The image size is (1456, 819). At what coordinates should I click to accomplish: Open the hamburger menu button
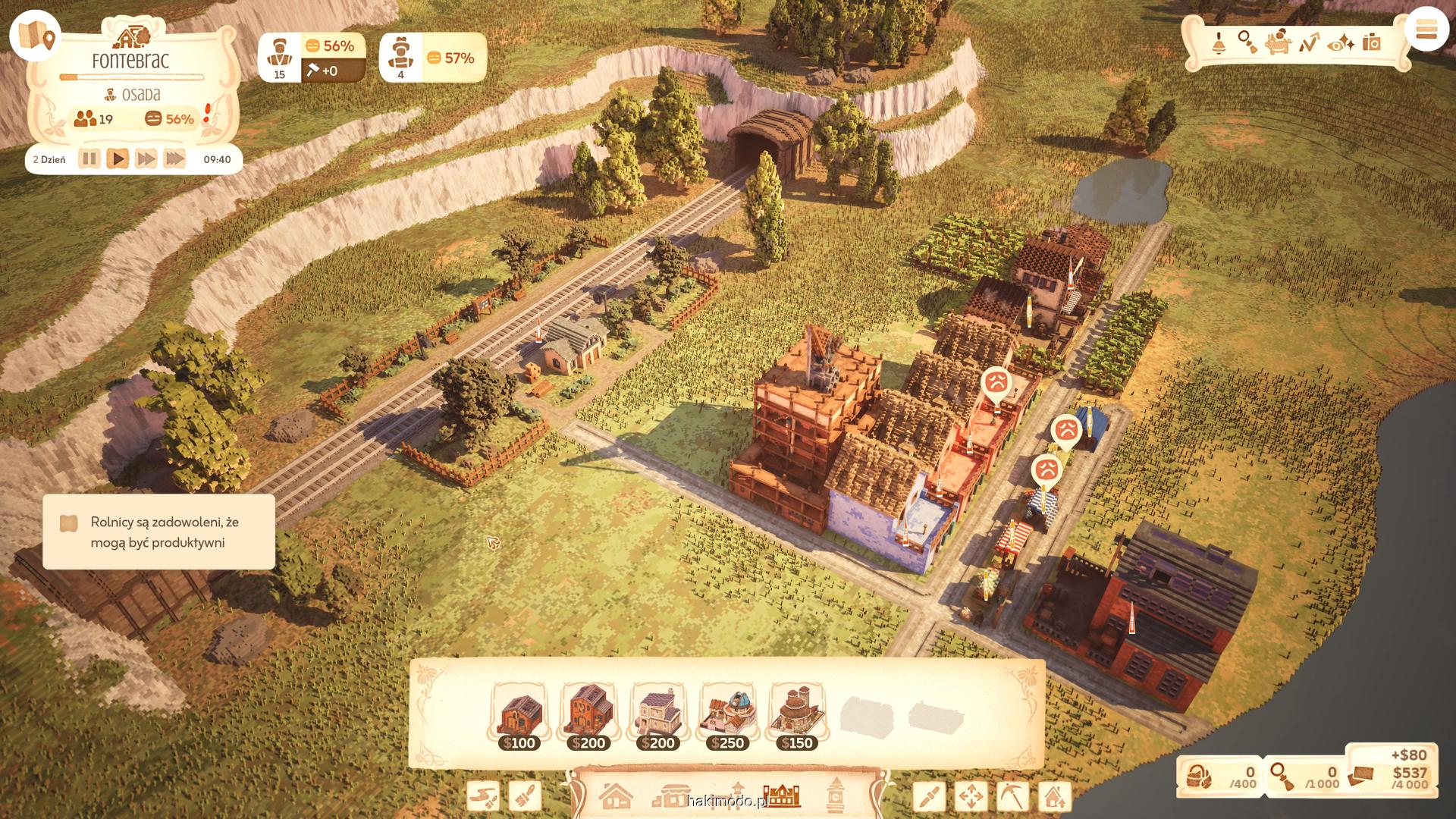point(1426,31)
